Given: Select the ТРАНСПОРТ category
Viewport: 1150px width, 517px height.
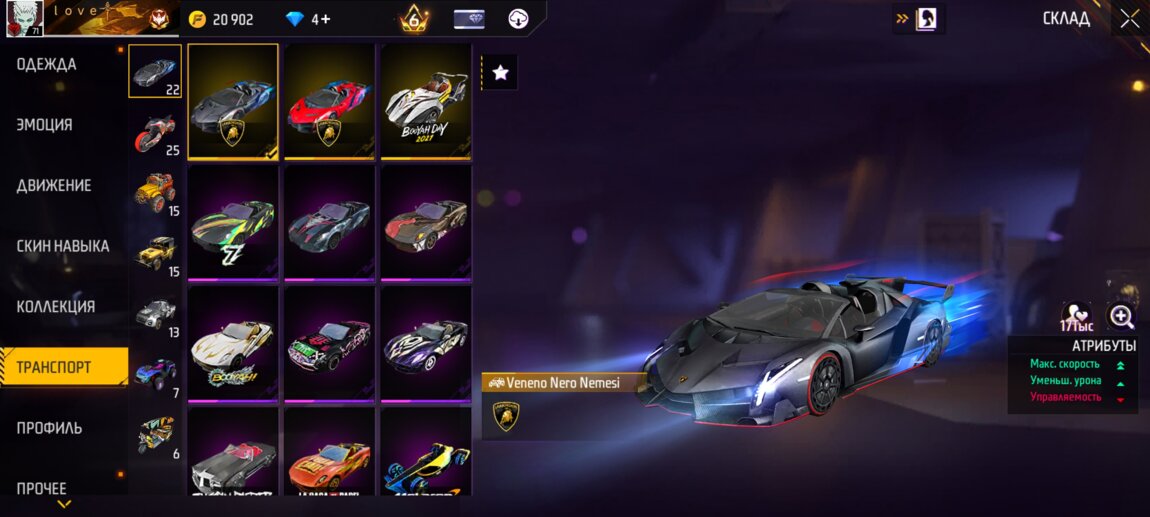Looking at the screenshot, I should (54, 367).
